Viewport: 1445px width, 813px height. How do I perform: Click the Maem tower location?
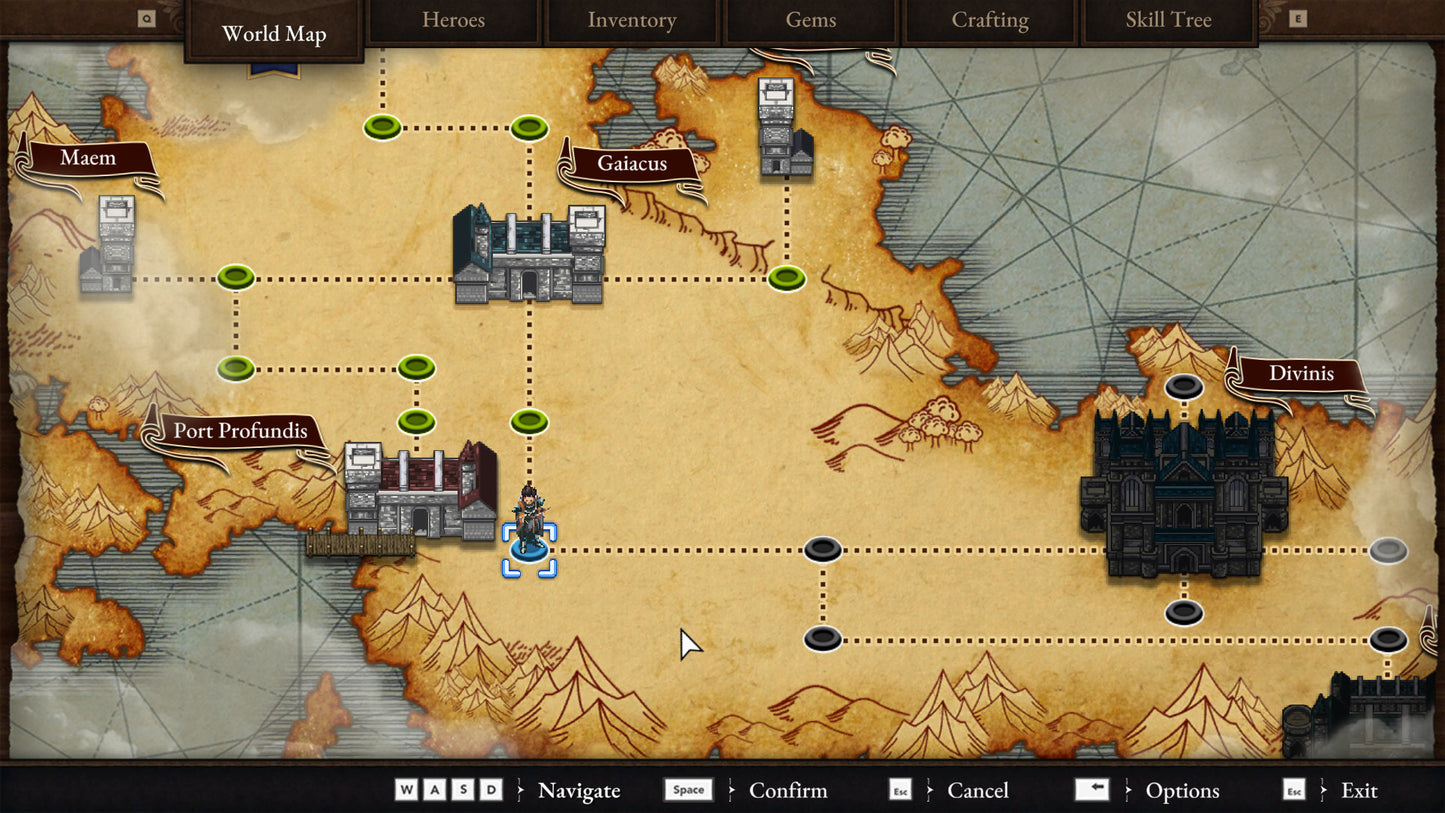108,247
